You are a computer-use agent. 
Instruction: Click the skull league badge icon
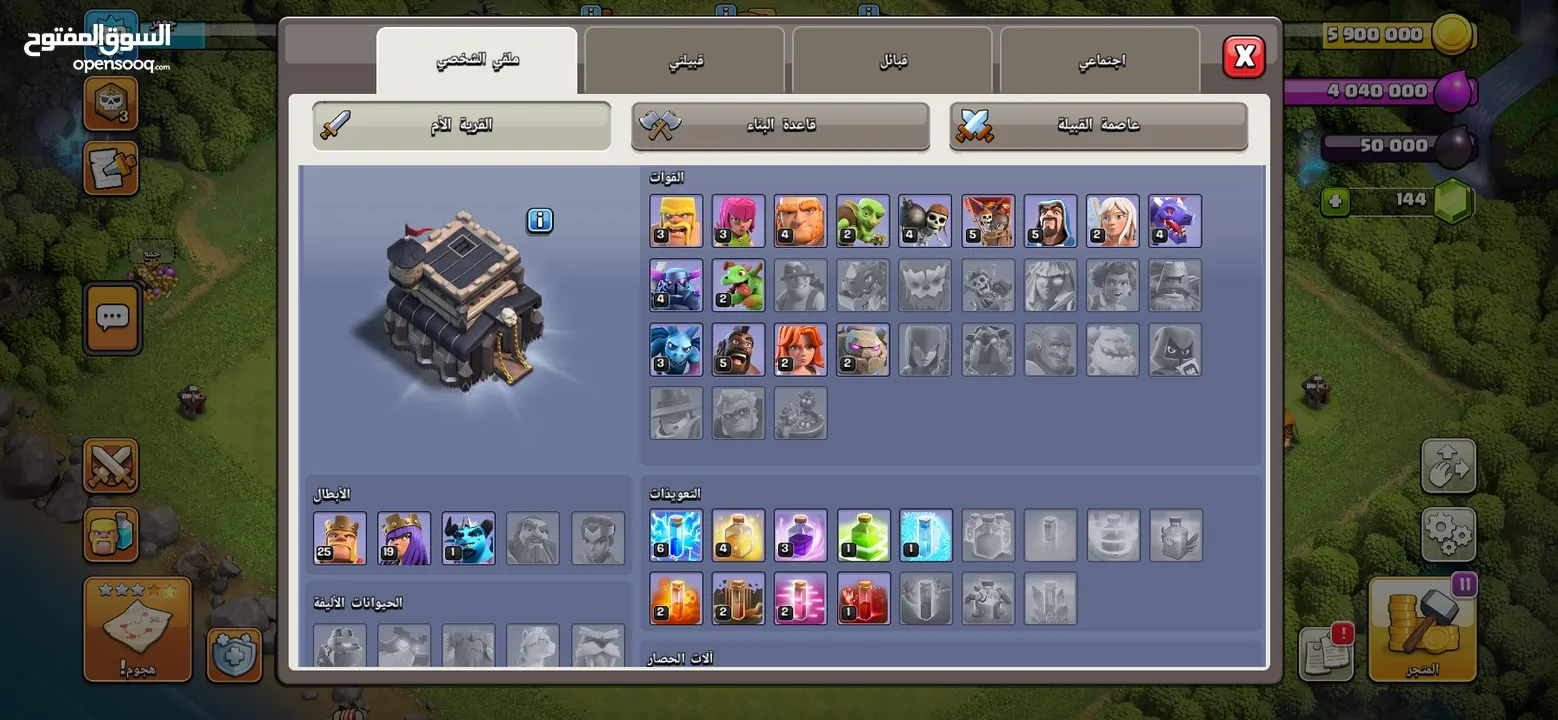[110, 103]
